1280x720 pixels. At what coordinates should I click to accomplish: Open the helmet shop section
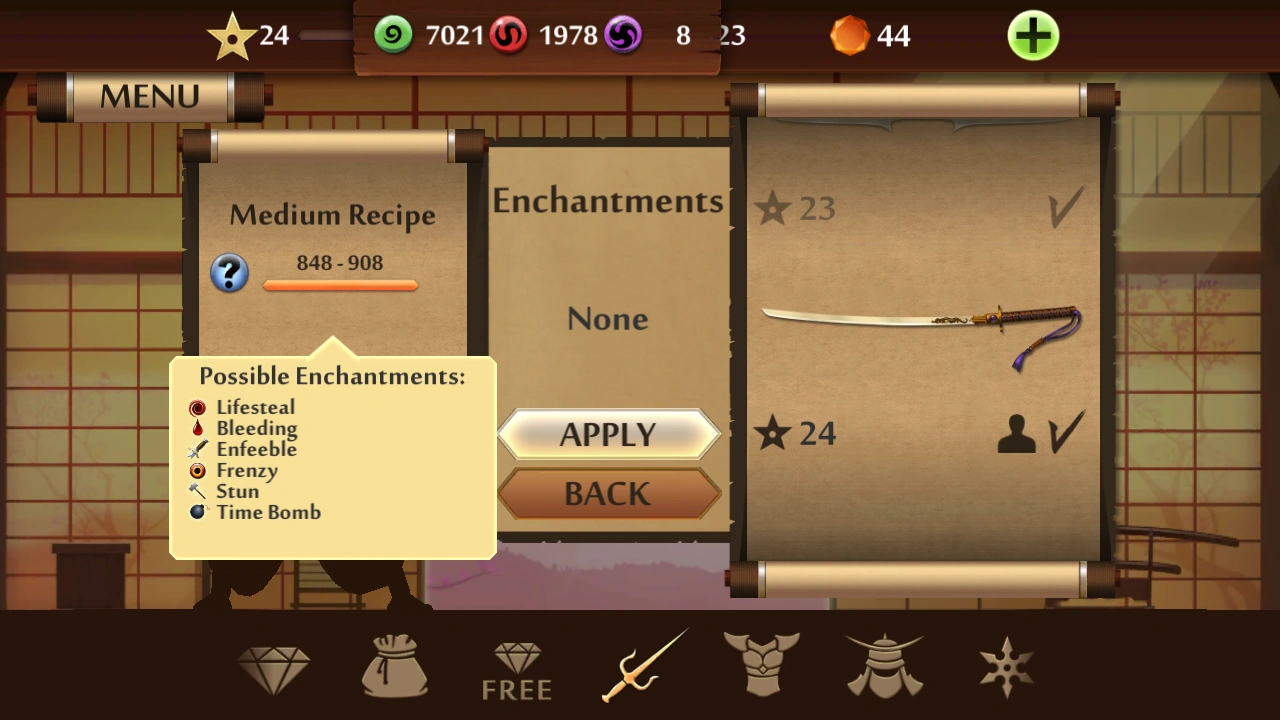pyautogui.click(x=883, y=663)
